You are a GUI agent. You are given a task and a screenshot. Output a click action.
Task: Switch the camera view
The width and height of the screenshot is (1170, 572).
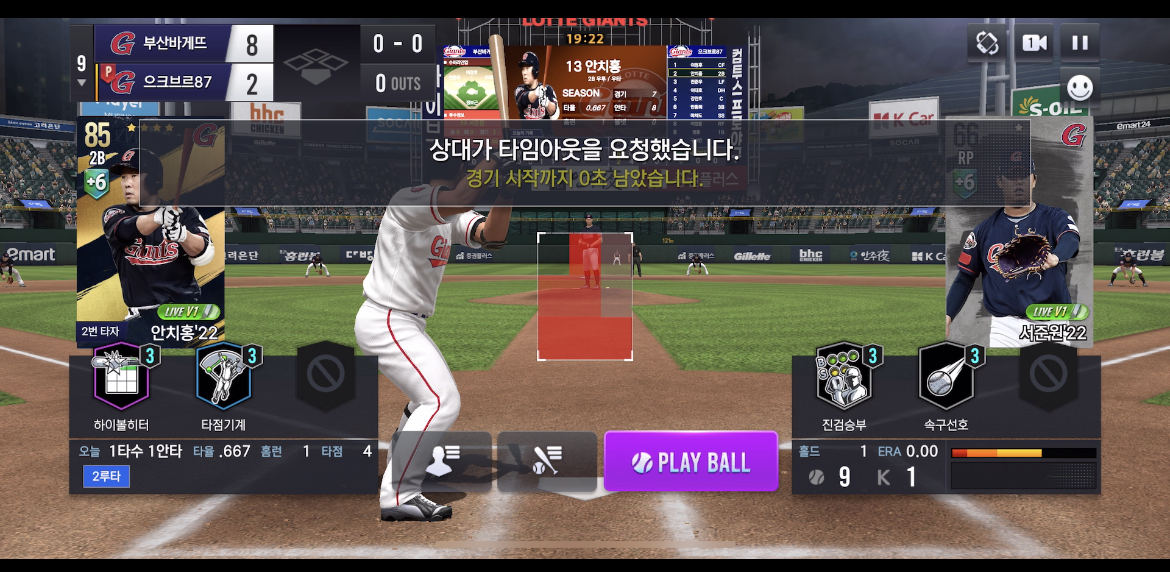[1033, 43]
